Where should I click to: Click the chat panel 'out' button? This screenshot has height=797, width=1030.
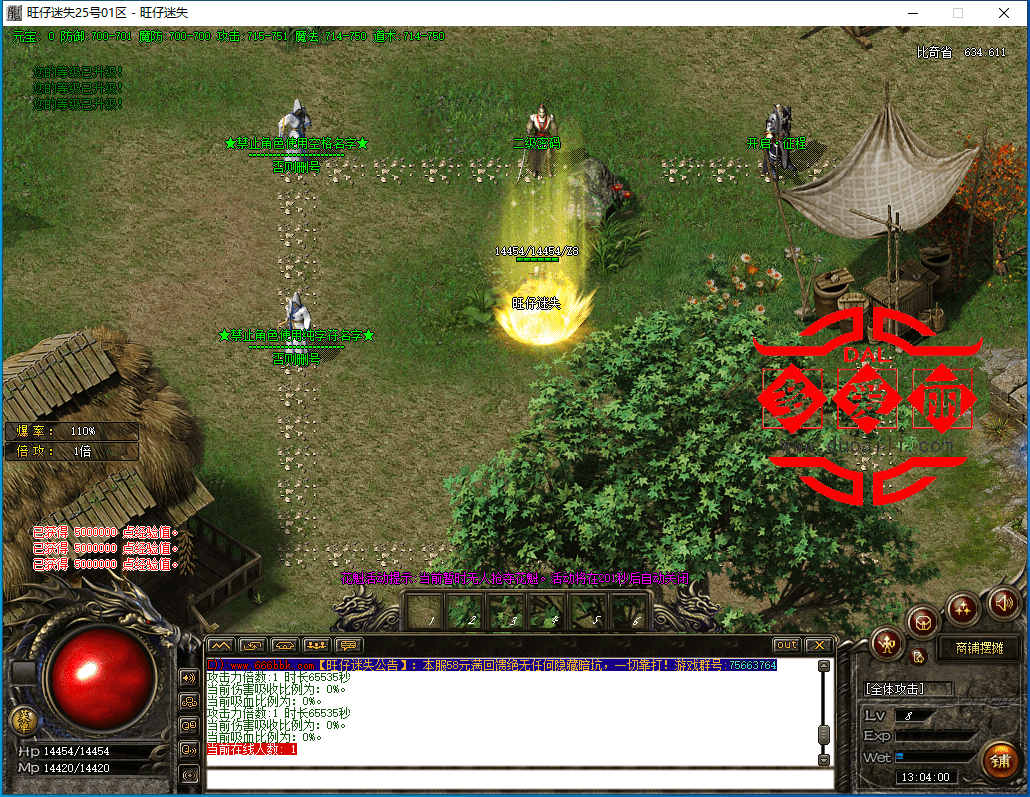click(786, 645)
